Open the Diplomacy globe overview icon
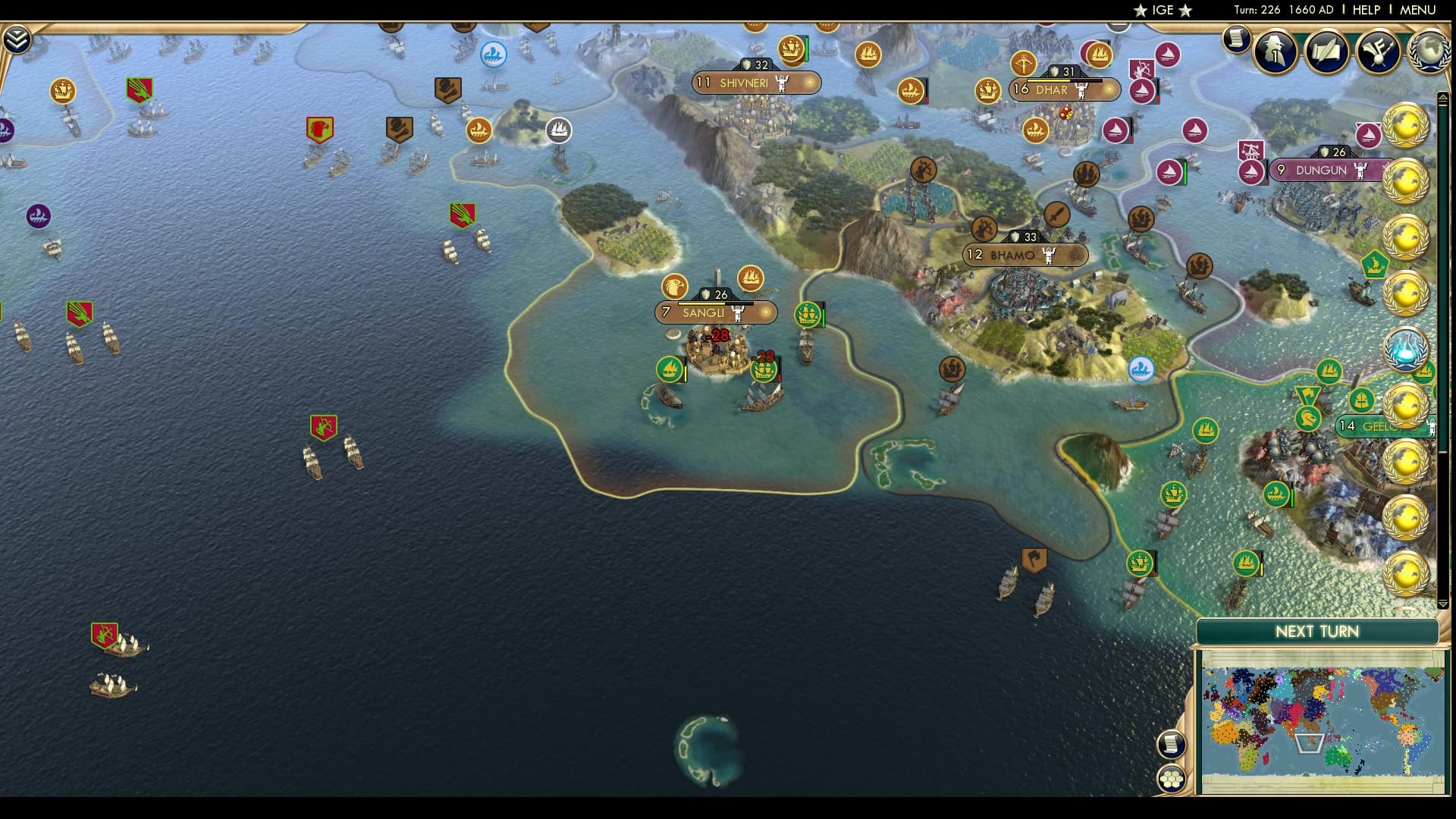Screen dimensions: 1456x819 [1429, 53]
